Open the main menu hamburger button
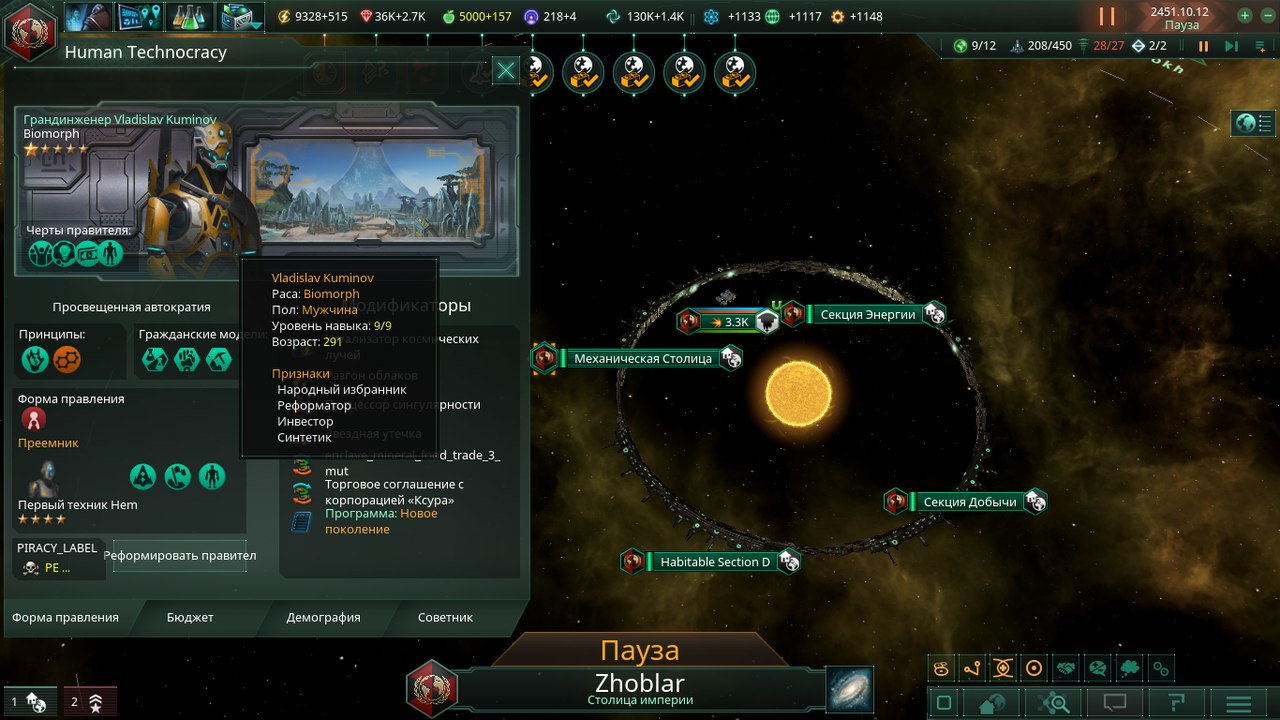Screen dimensions: 1280x720 pyautogui.click(x=1239, y=703)
